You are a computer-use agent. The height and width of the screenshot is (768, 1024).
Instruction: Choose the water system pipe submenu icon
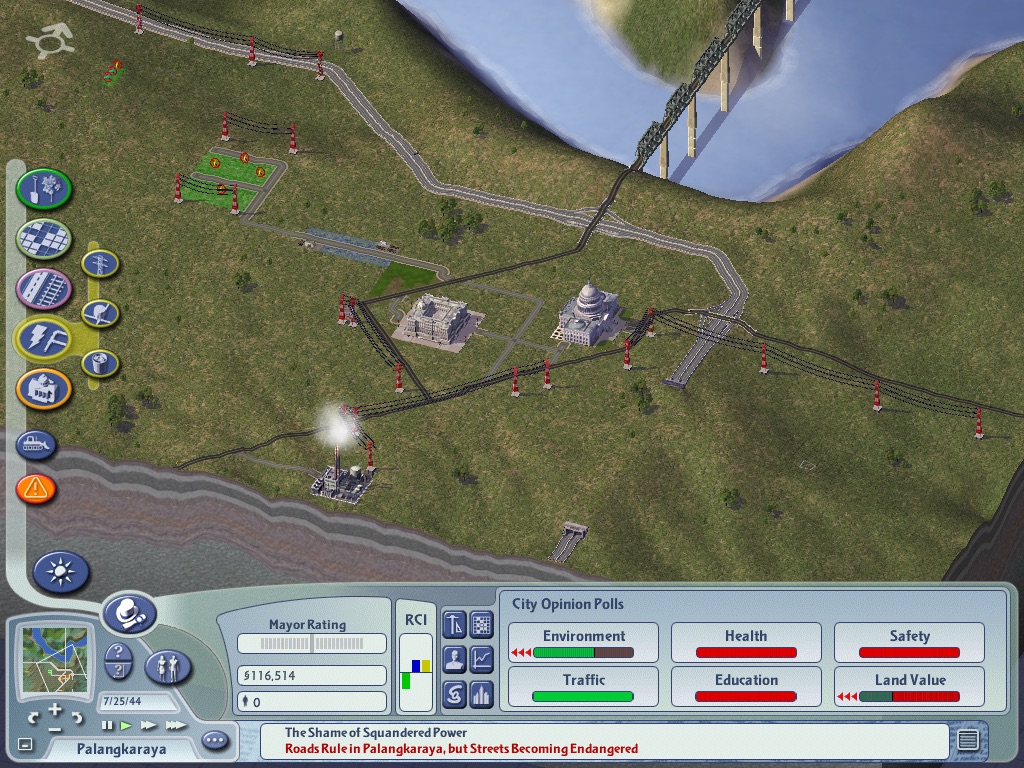point(100,314)
